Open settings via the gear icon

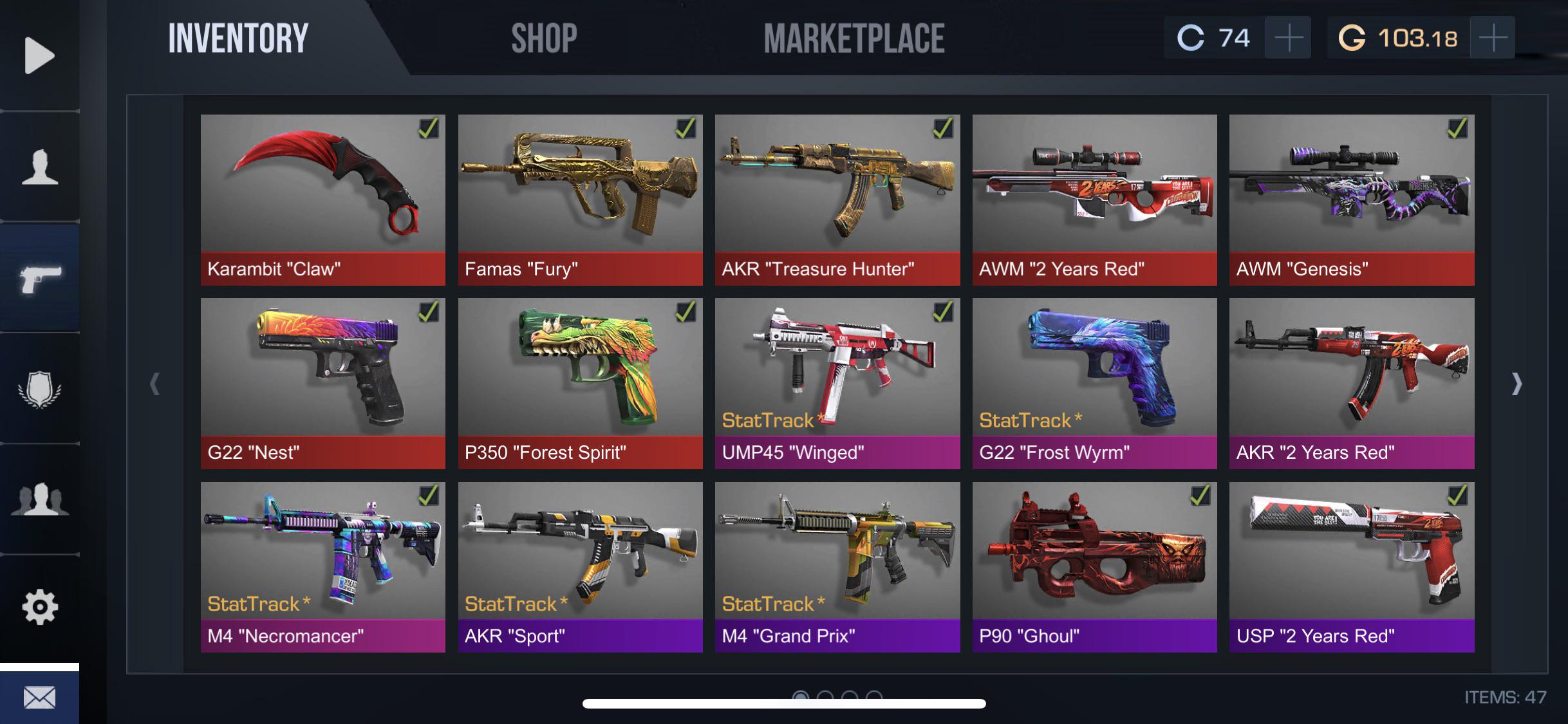click(x=39, y=607)
